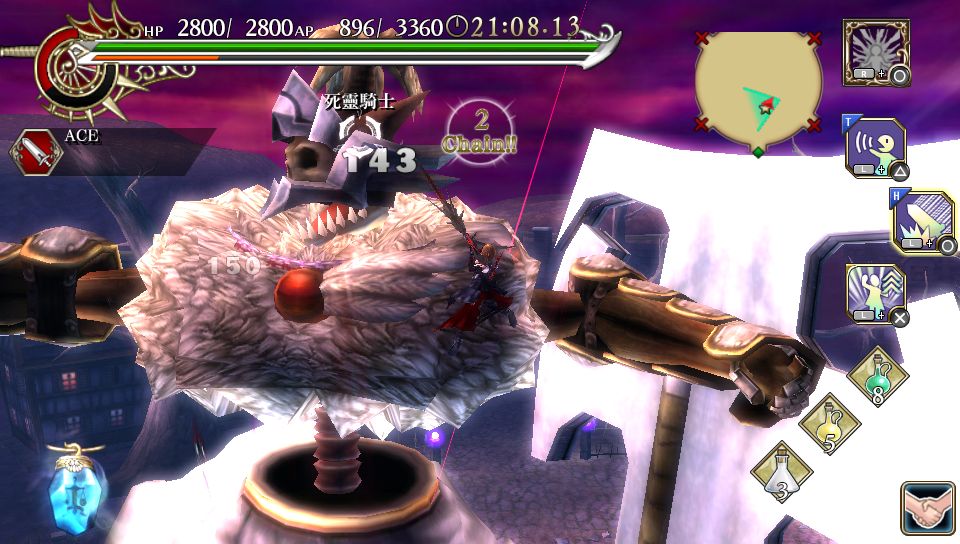Viewport: 960px width, 544px height.
Task: Select the ACE red sword class badge
Action: point(32,151)
